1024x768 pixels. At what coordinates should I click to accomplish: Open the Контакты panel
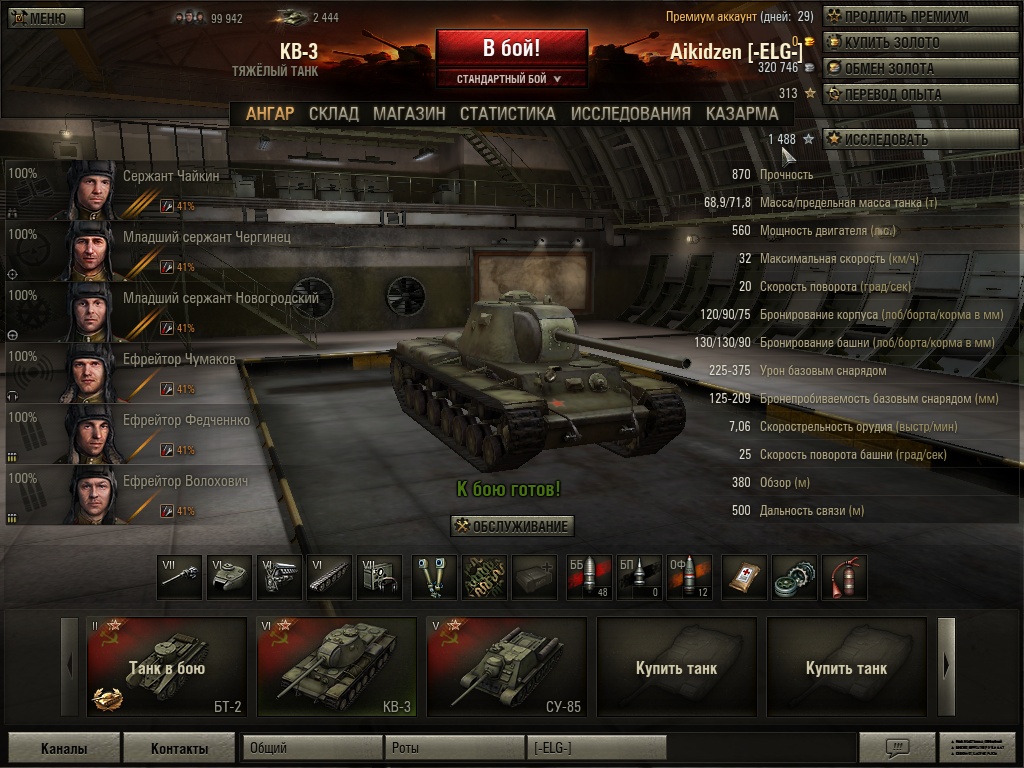point(179,748)
